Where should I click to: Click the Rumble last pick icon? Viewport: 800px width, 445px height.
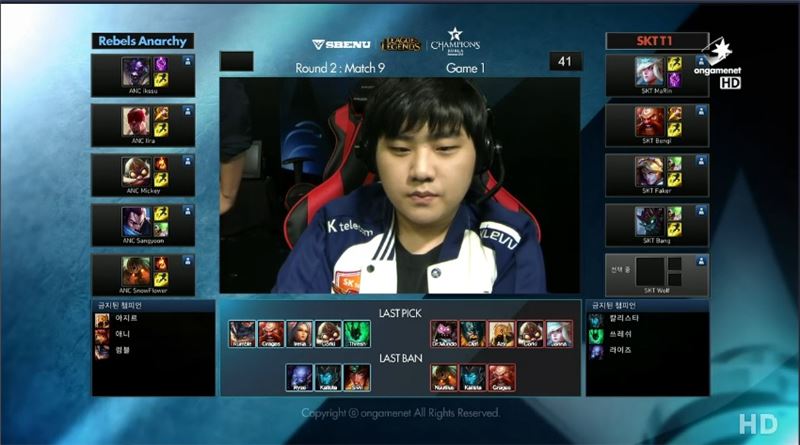click(x=242, y=334)
